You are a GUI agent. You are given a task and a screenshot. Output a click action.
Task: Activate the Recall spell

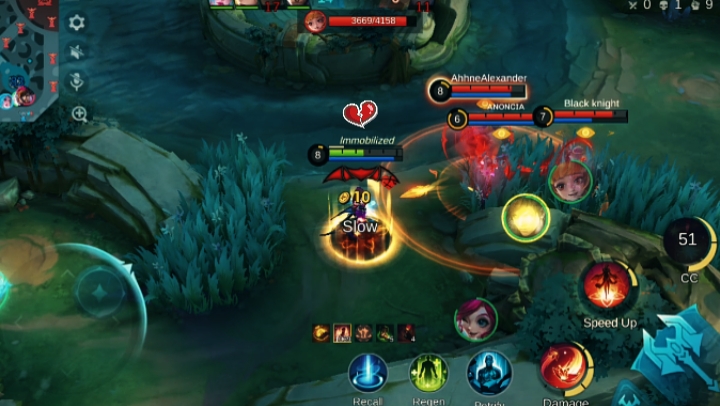pos(367,373)
